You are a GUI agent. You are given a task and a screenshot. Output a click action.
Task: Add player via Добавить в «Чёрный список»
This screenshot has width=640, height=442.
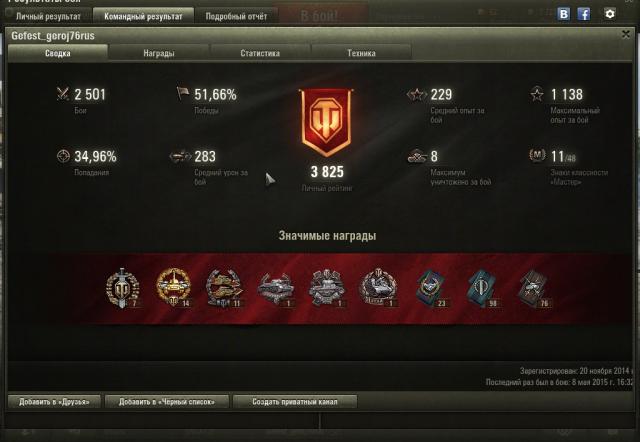[x=167, y=401]
